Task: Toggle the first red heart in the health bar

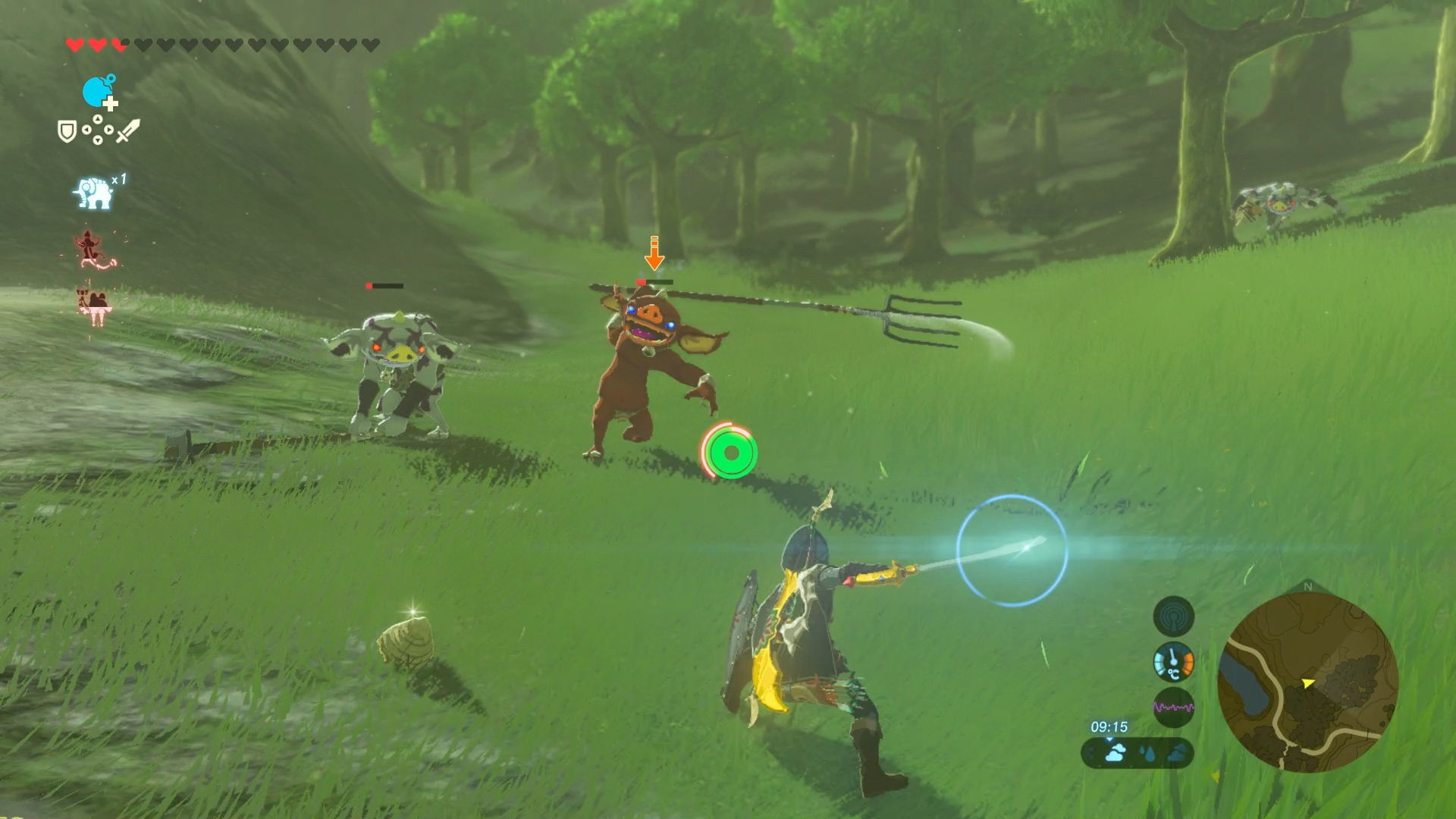Action: pyautogui.click(x=74, y=43)
